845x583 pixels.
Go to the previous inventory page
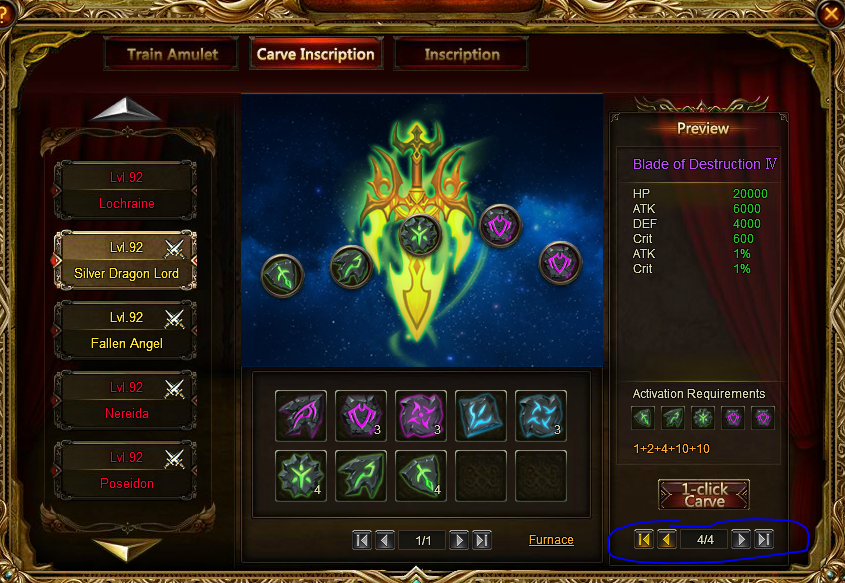pos(384,540)
